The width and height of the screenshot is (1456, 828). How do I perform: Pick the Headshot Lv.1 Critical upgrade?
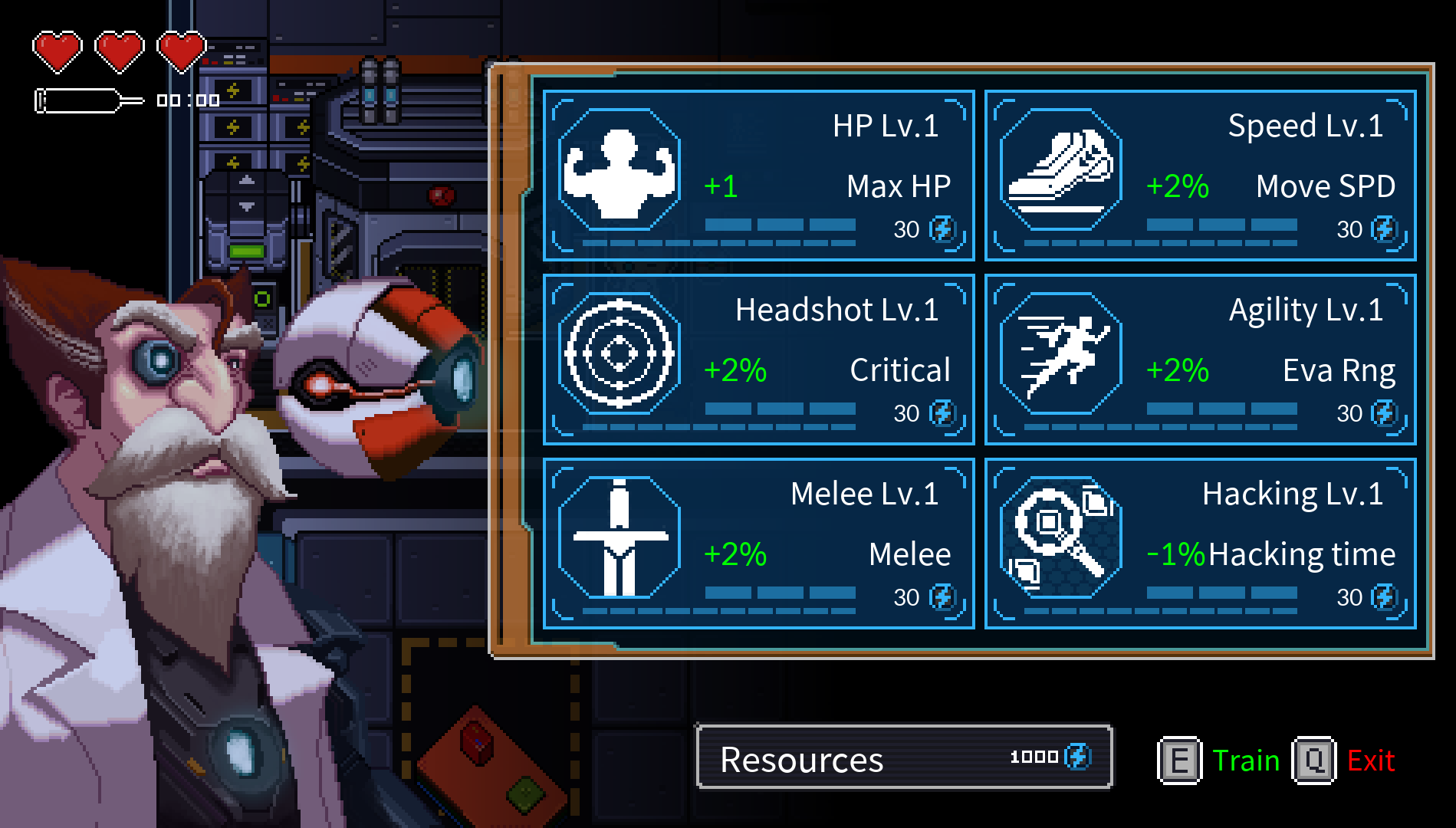click(758, 360)
